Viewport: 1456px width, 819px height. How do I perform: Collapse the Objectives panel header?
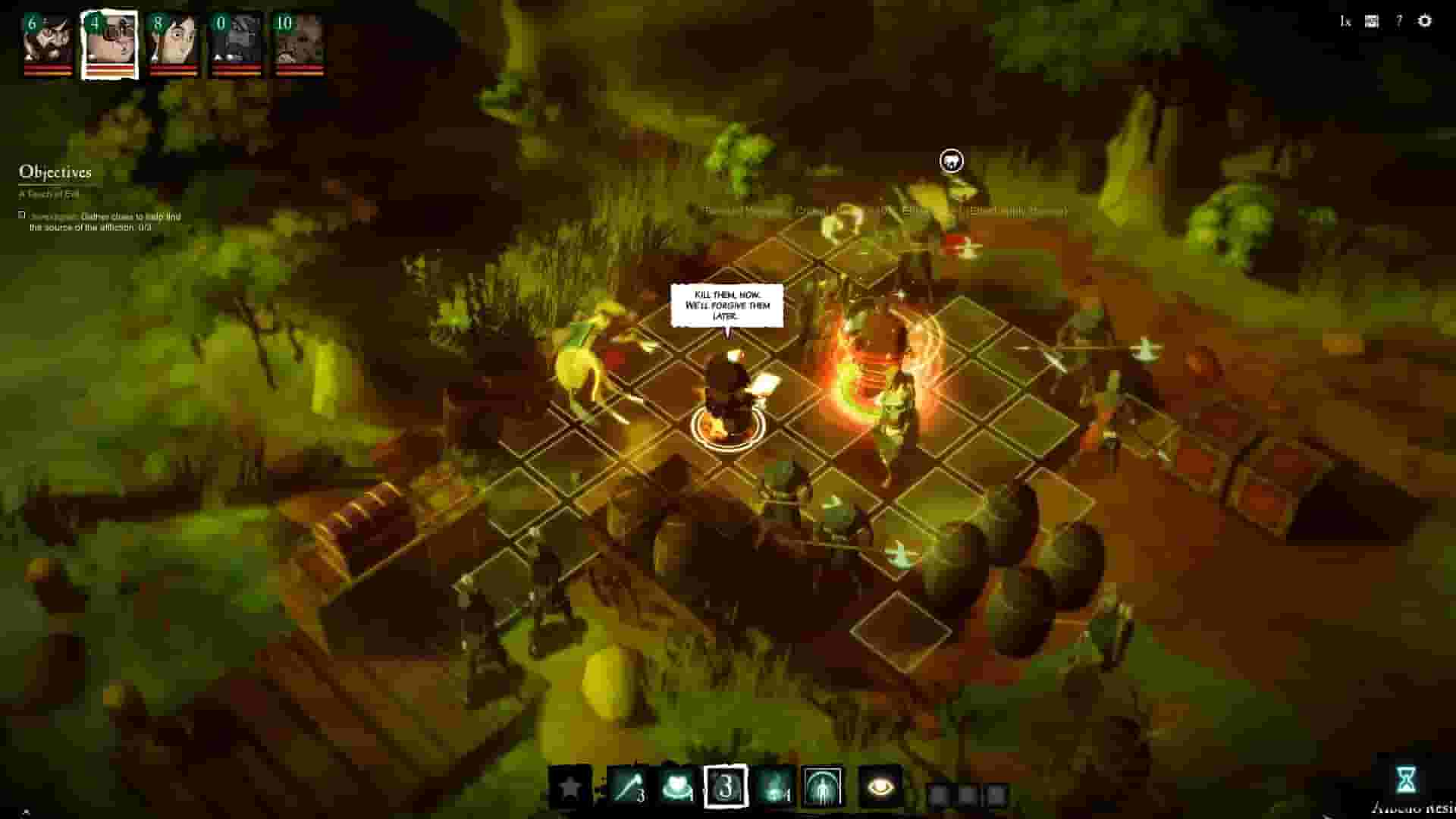click(x=53, y=173)
